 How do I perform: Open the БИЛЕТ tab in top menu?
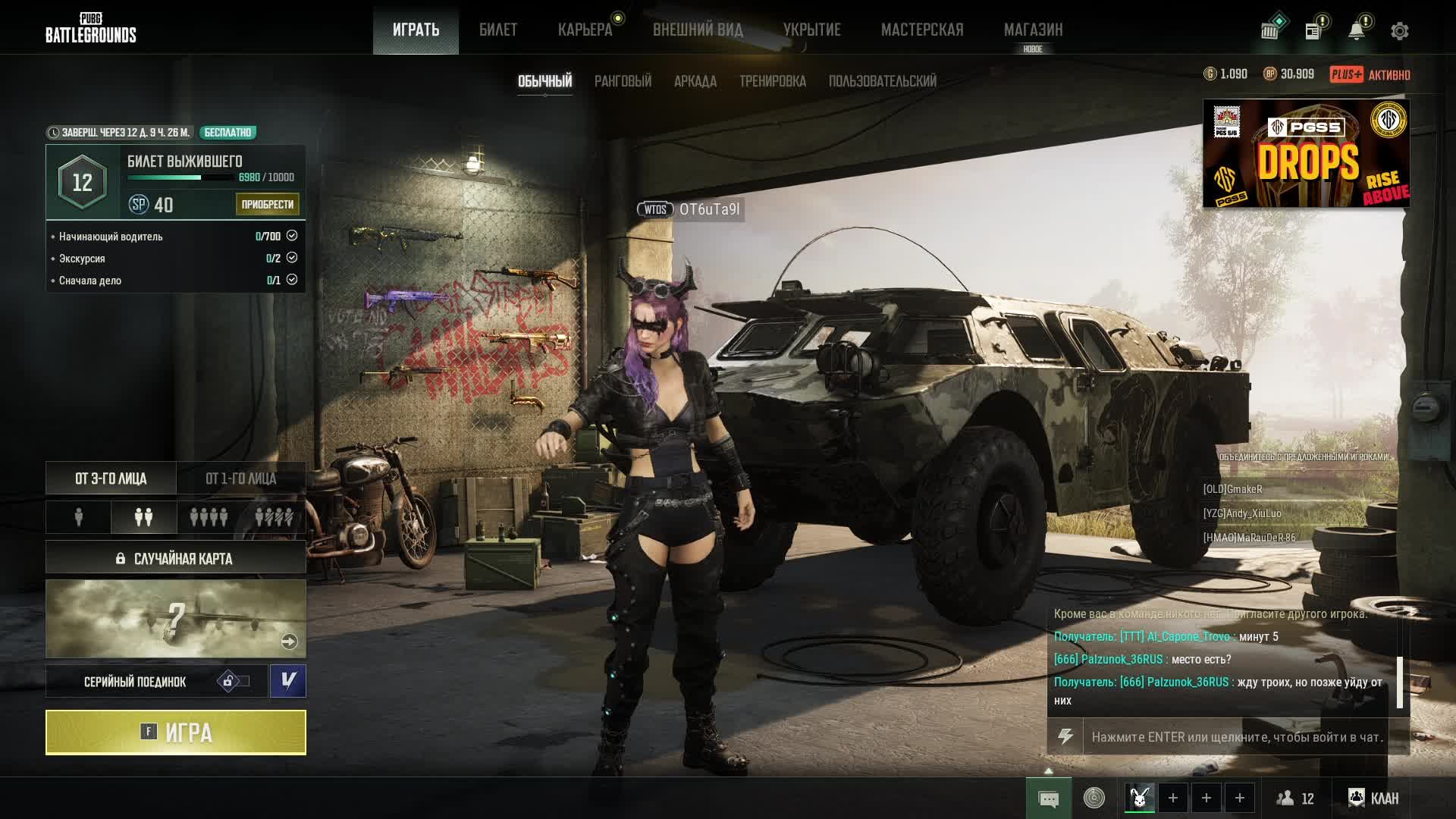coord(498,30)
